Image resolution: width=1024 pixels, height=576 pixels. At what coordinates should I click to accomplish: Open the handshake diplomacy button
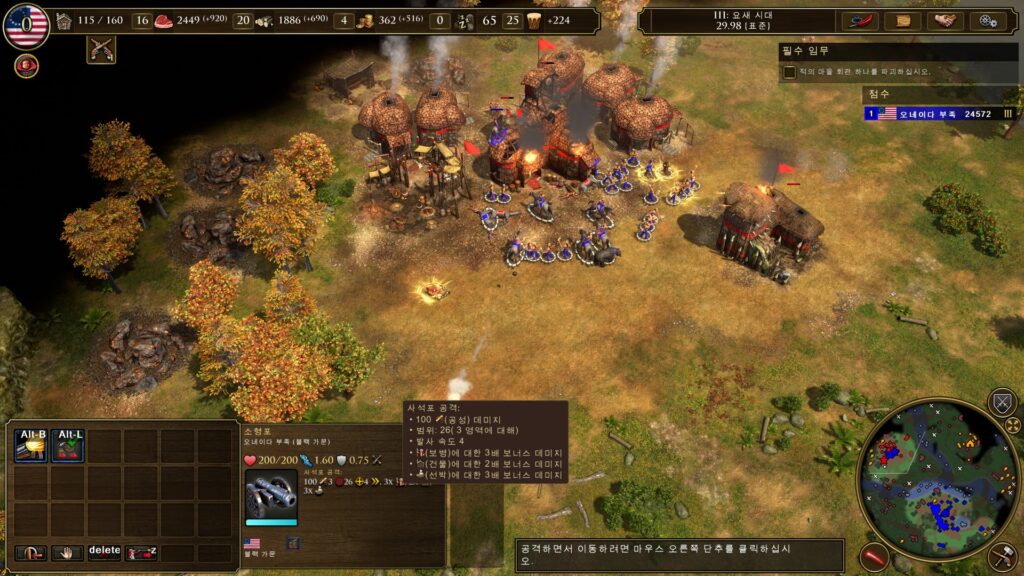[945, 20]
